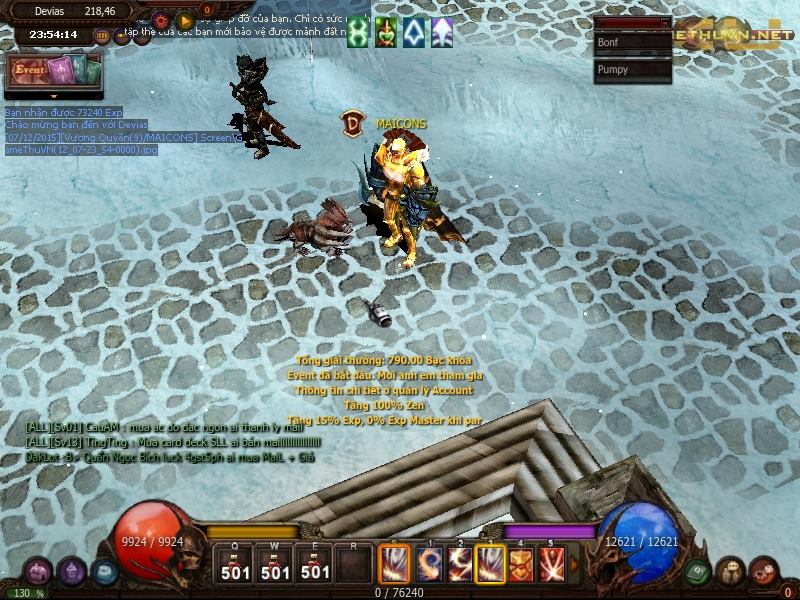Click the gear settings button
This screenshot has width=800, height=600.
[161, 19]
